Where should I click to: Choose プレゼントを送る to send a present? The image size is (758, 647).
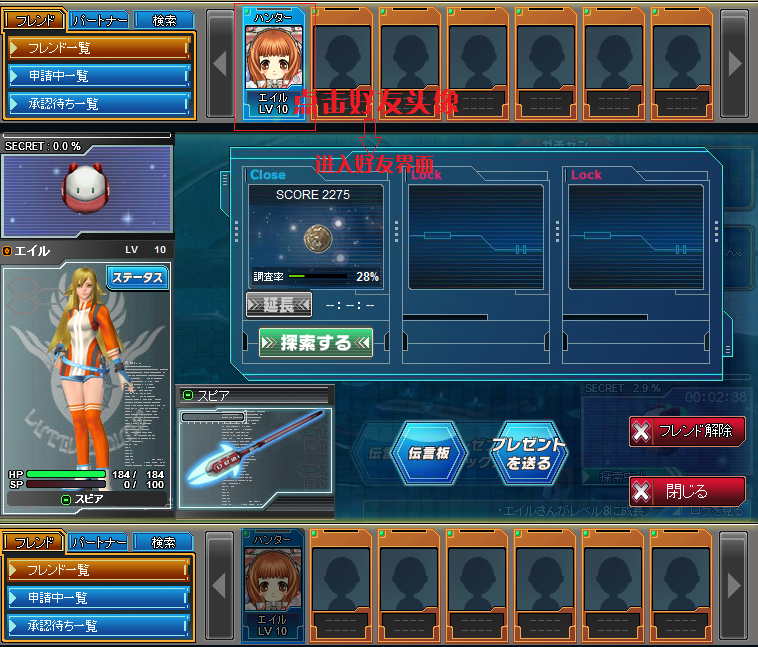click(x=527, y=452)
